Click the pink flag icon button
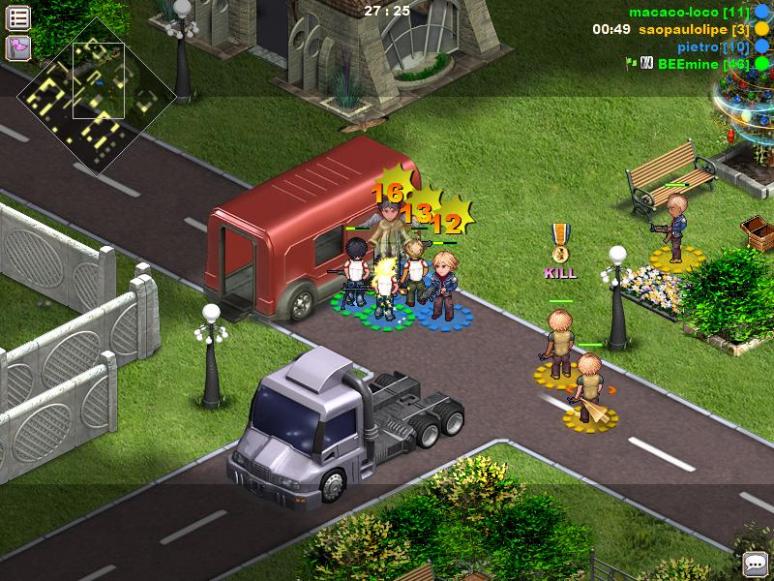 pos(18,47)
